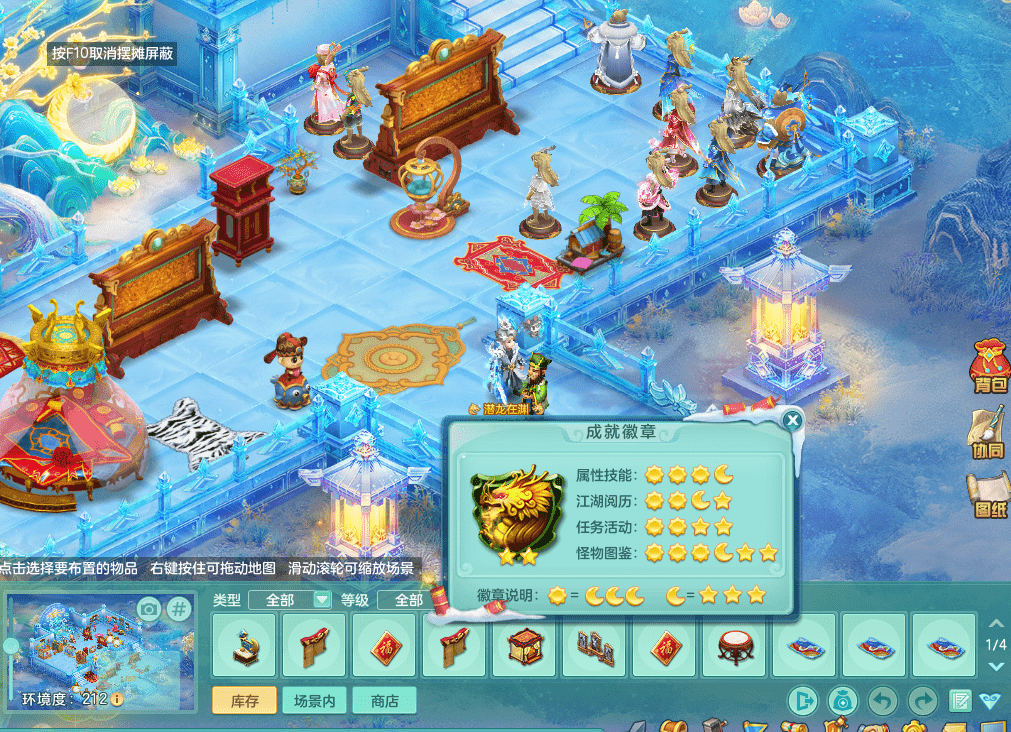
Task: Go to the next furniture page arrow
Action: click(996, 666)
